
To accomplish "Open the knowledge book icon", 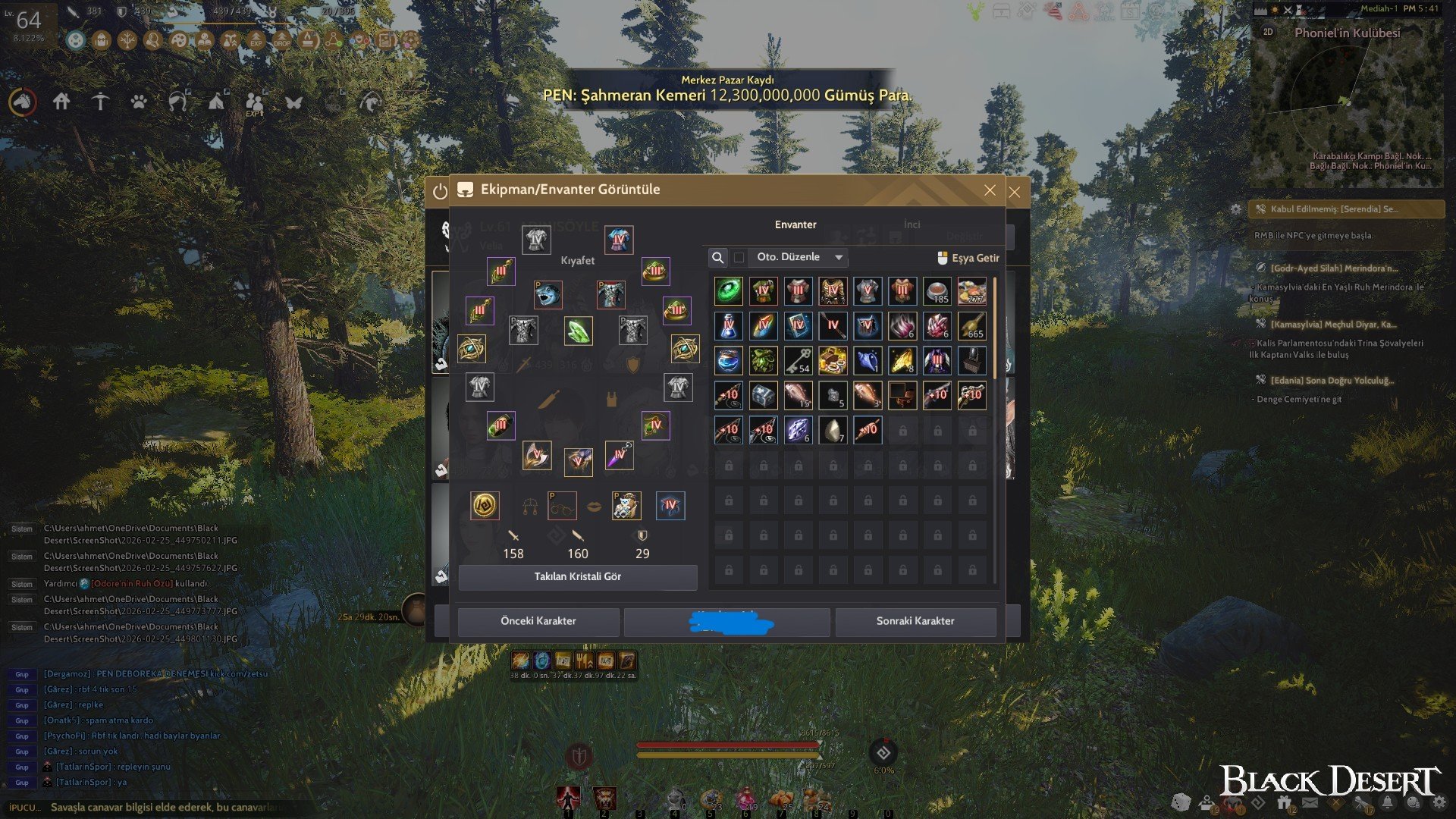I will coord(205,40).
